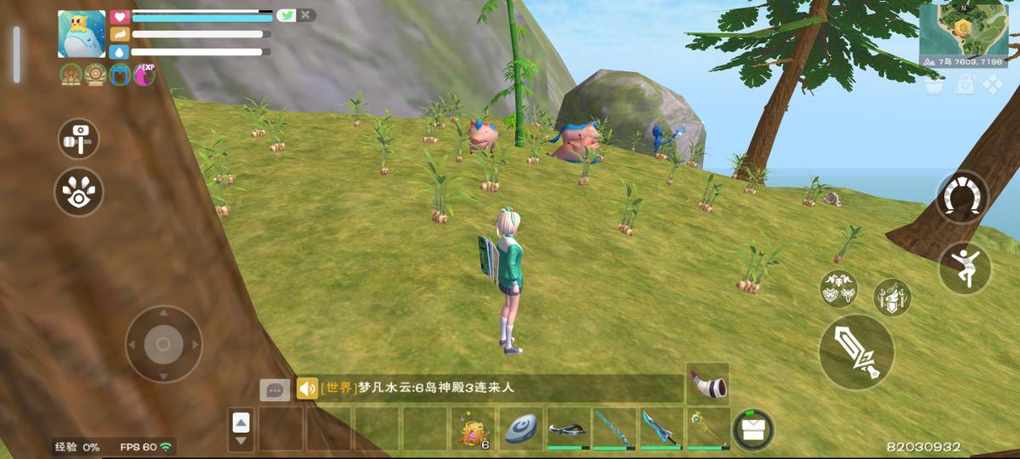Use the horn item slot
Viewport: 1020px width, 459px height.
(707, 384)
